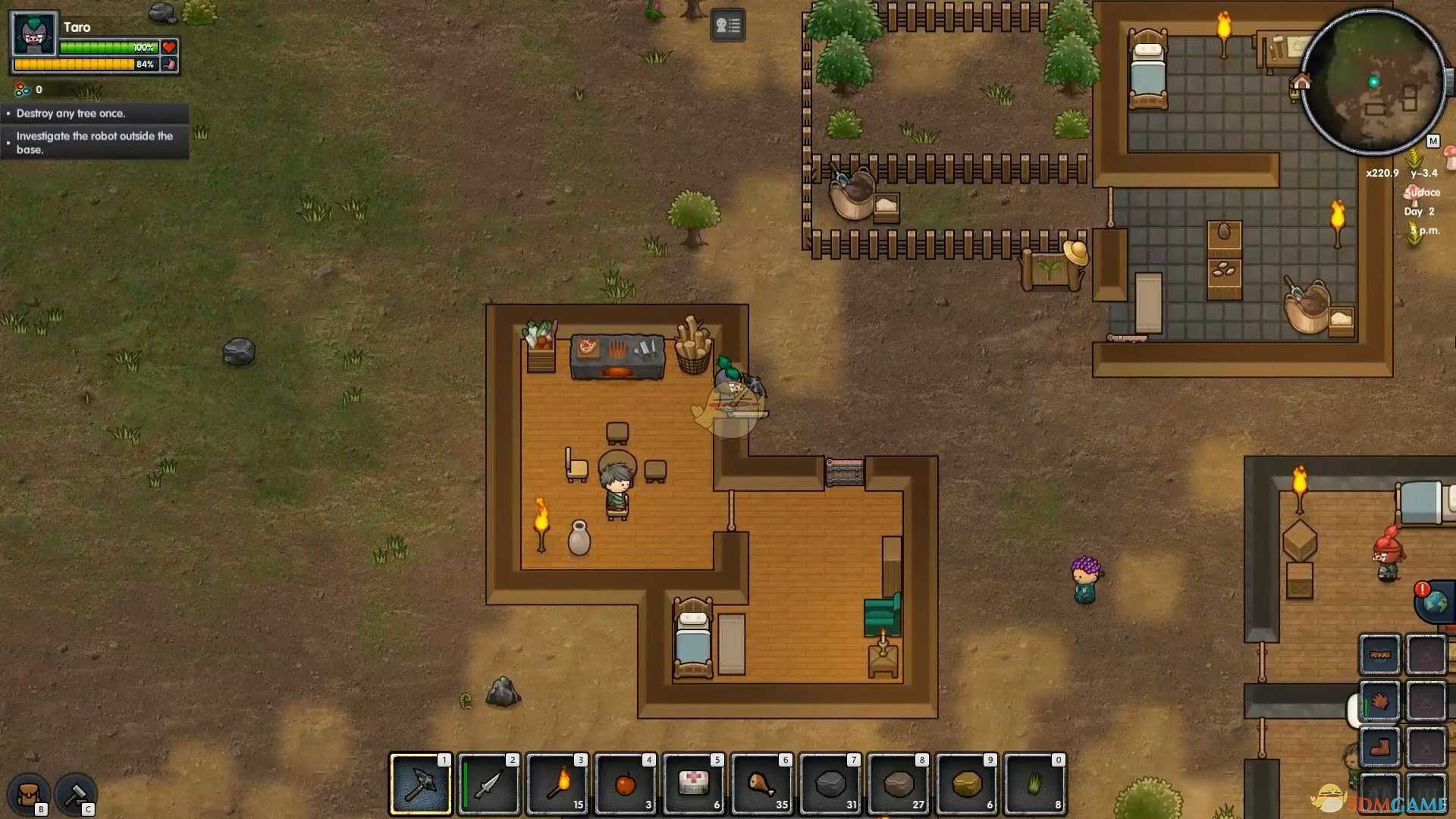
Task: Equip the torch from the hotbar
Action: [557, 784]
